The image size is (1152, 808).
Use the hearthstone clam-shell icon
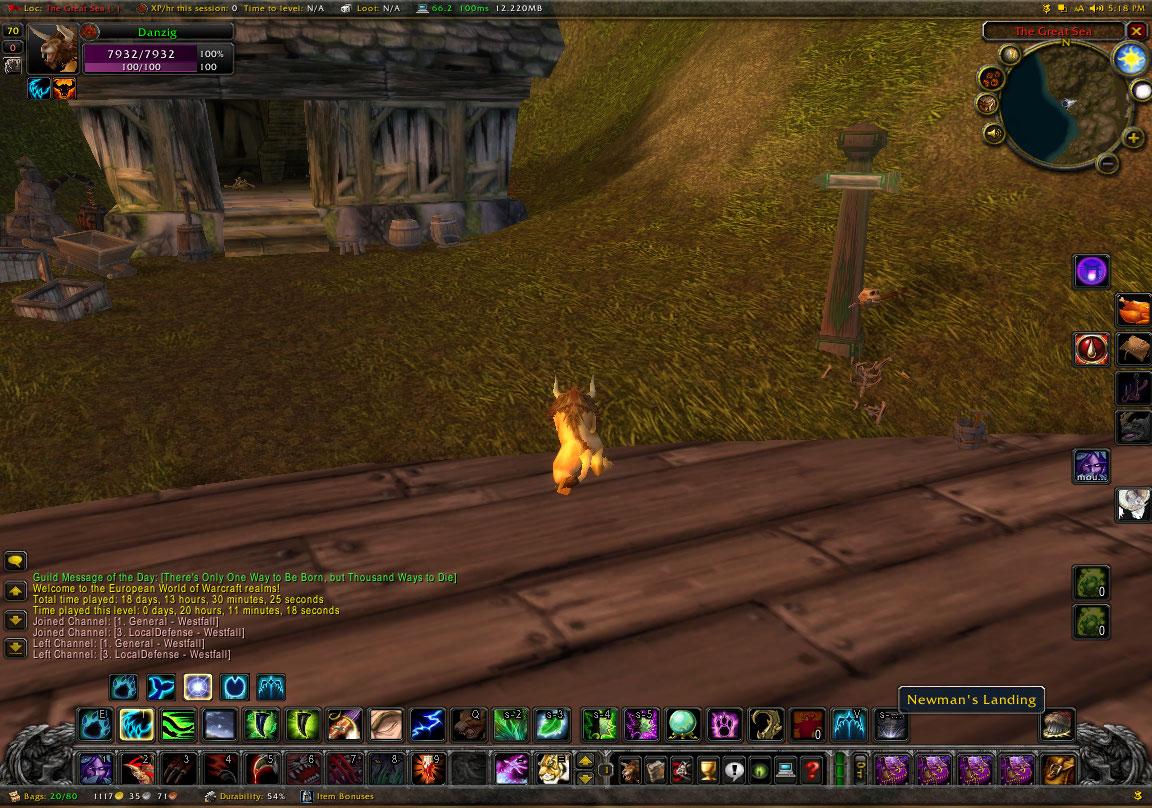click(1058, 724)
